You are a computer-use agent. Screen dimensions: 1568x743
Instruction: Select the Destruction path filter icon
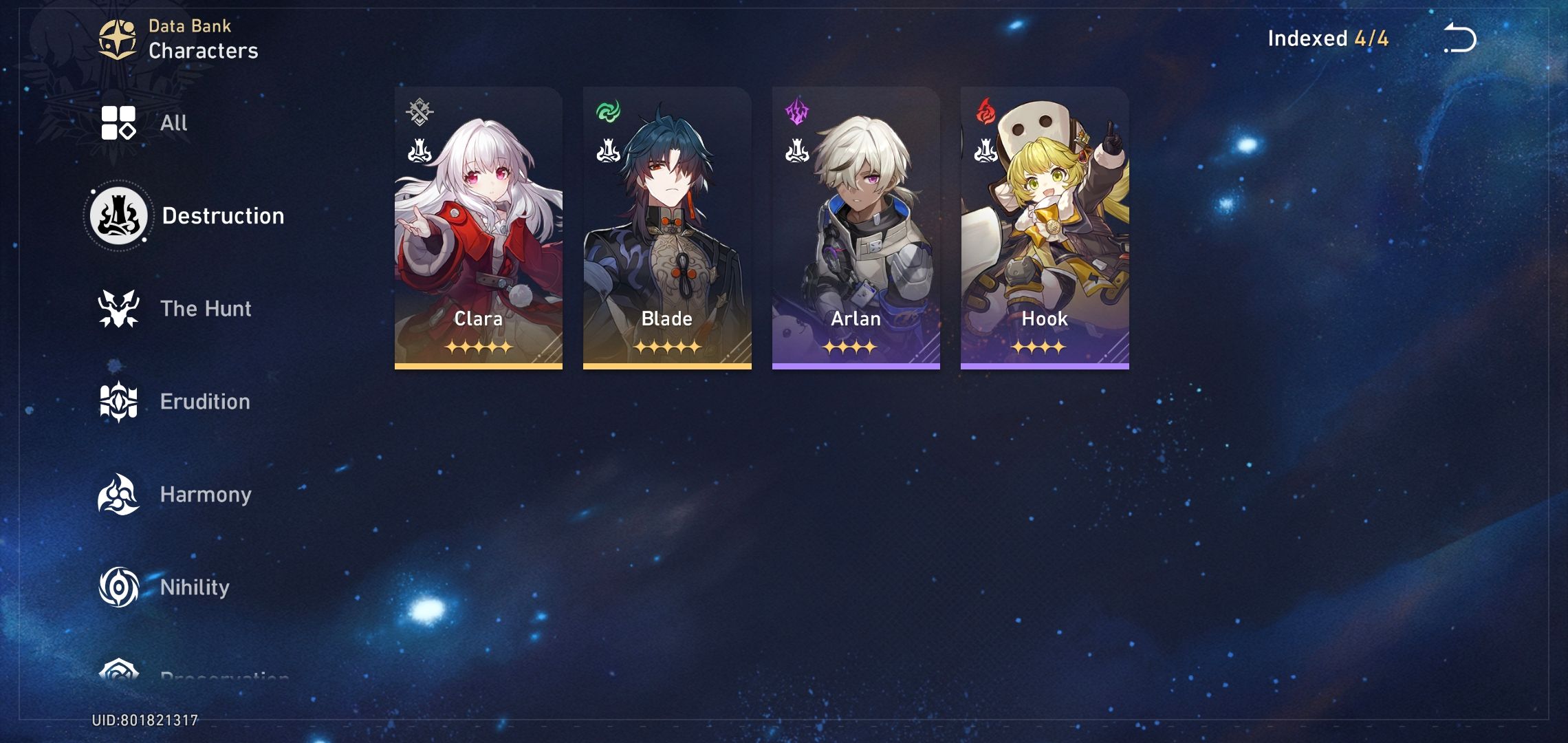(118, 214)
